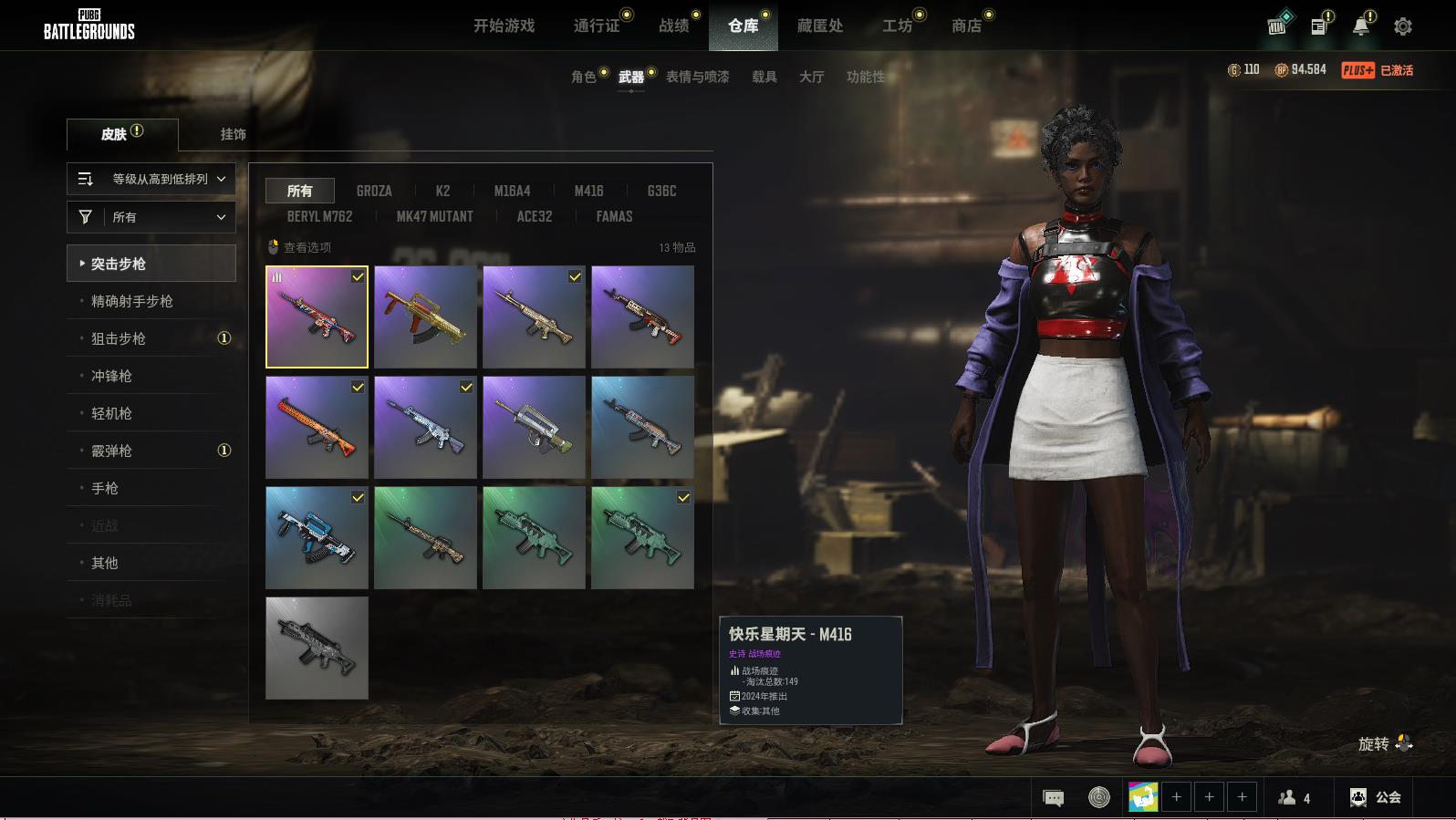Viewport: 1456px width, 820px height.
Task: Filter skins by FAMAS
Action: pos(614,216)
